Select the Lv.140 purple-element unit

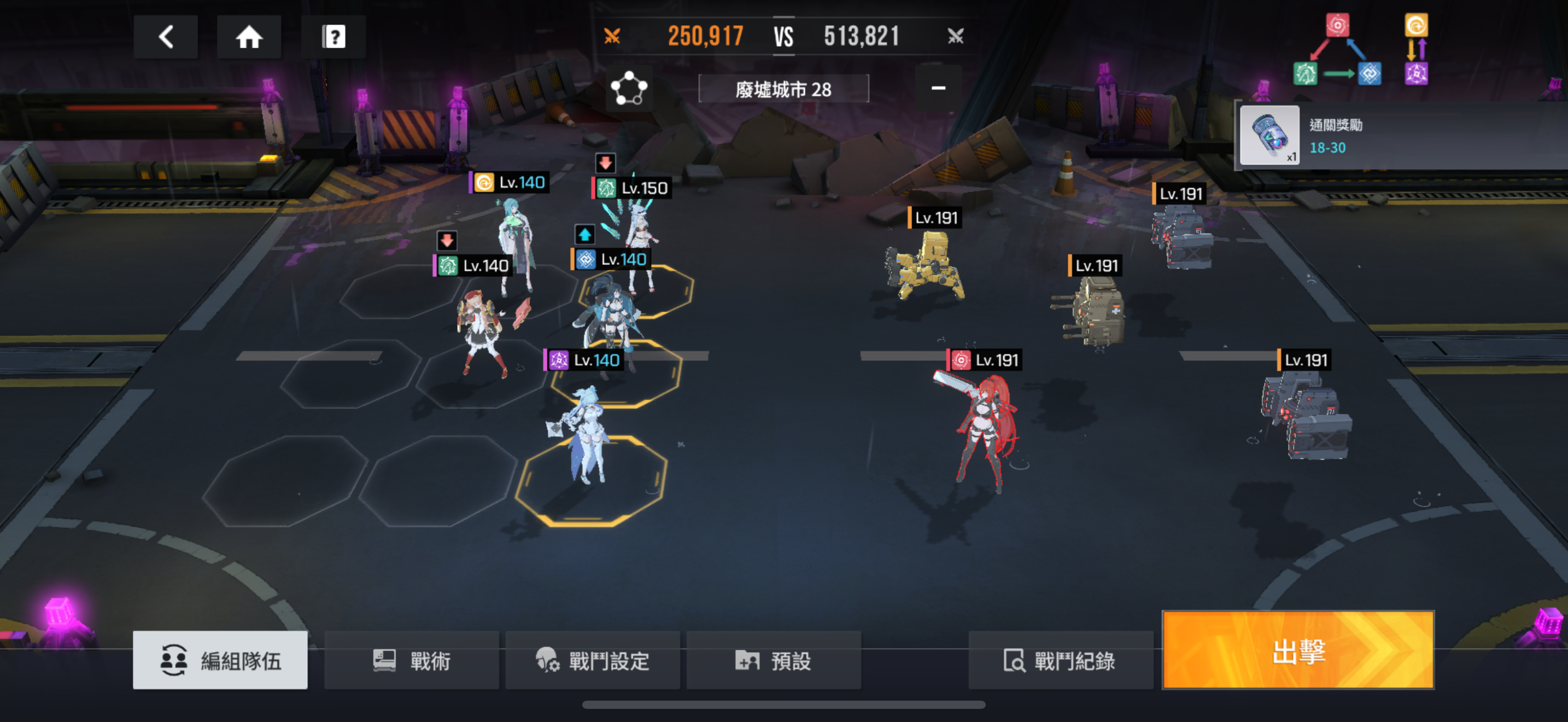[586, 432]
